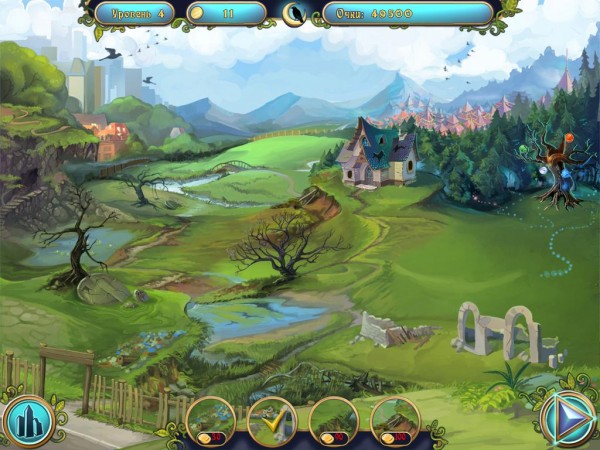Purchase the landscape upgrade costing 100 coins
The width and height of the screenshot is (600, 450).
point(395,420)
